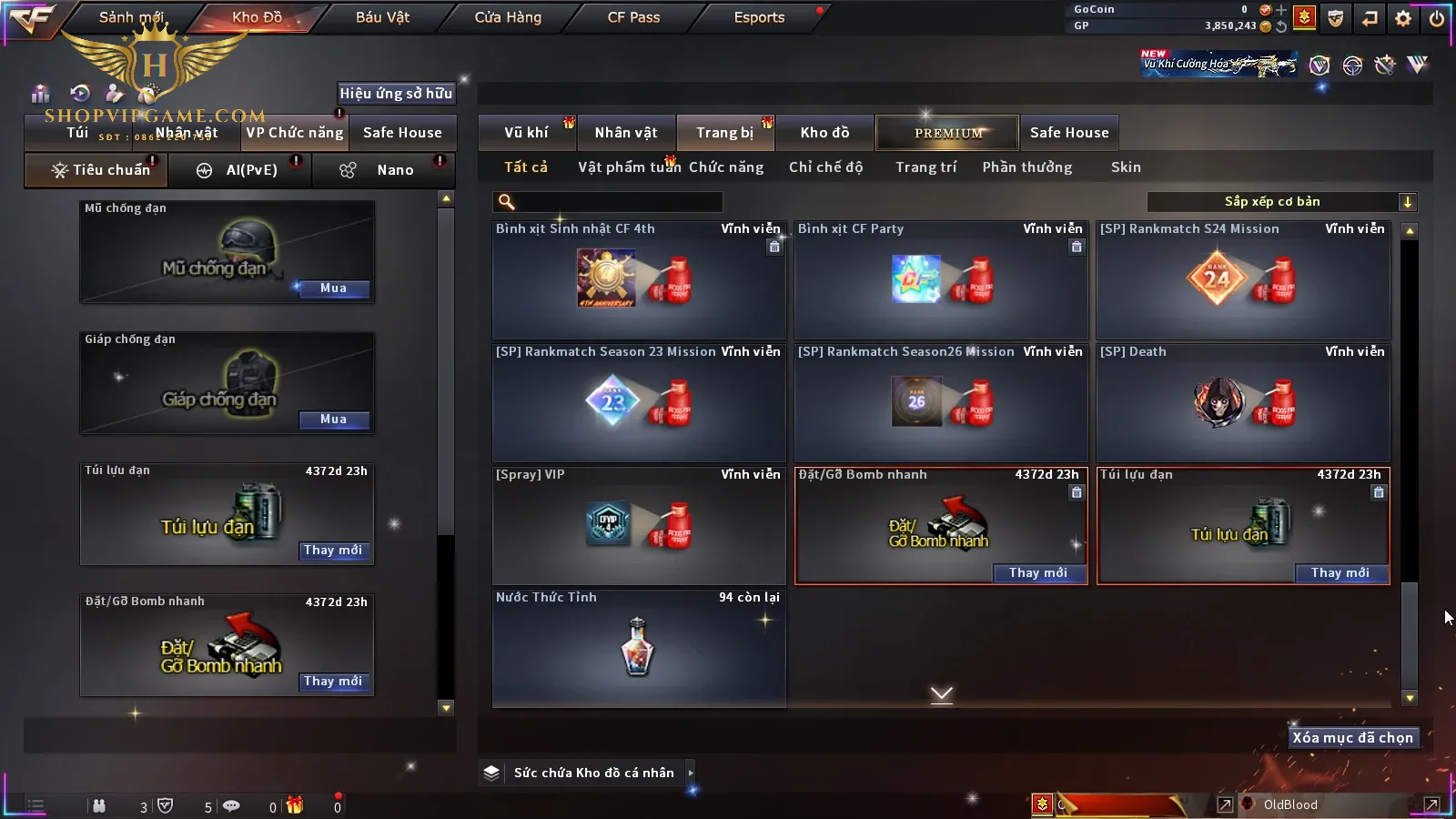Switch to the AI(PvE) loadout tab
Screen dimensions: 1456x819
251,170
